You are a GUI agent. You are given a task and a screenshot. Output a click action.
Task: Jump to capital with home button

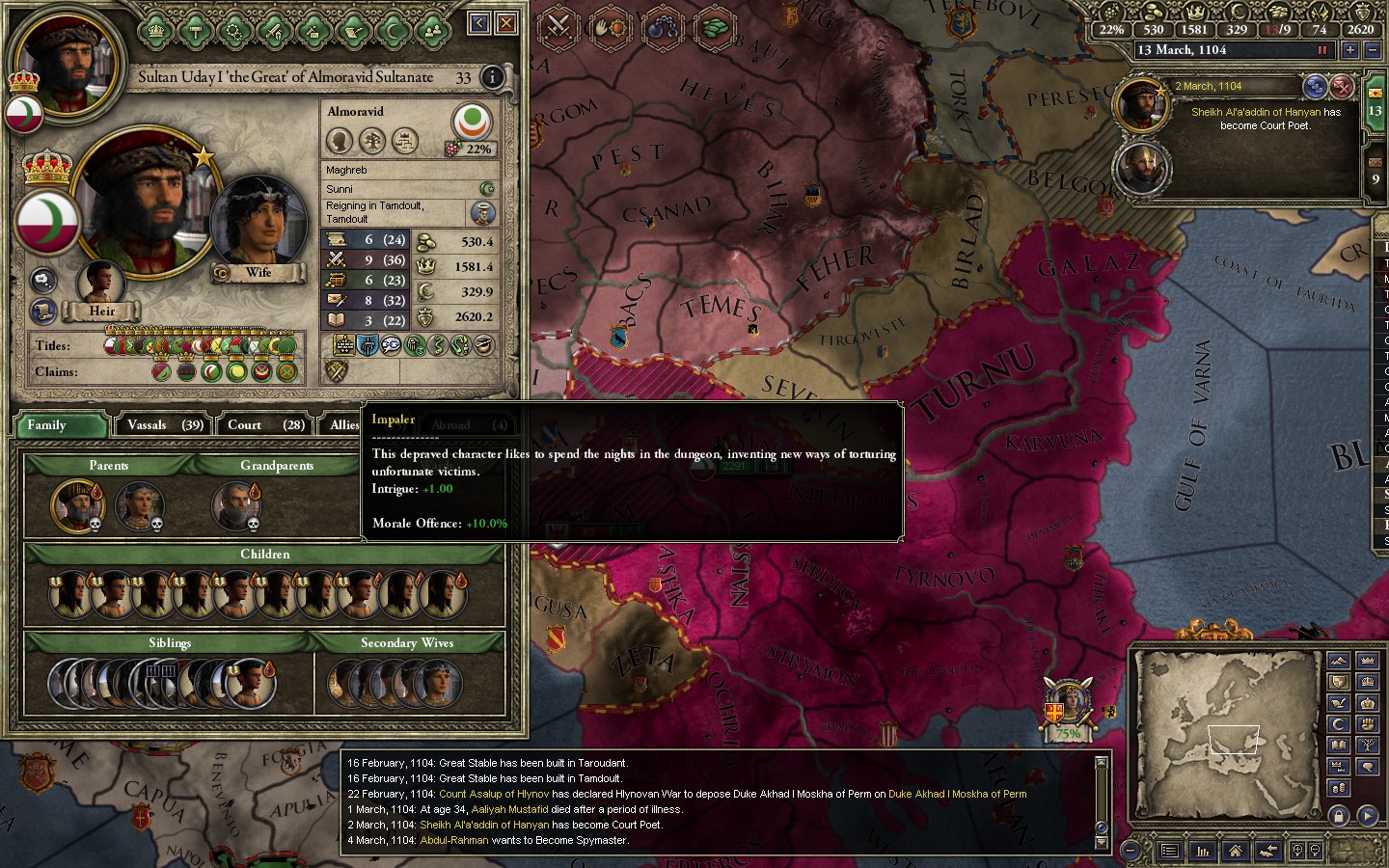1235,851
